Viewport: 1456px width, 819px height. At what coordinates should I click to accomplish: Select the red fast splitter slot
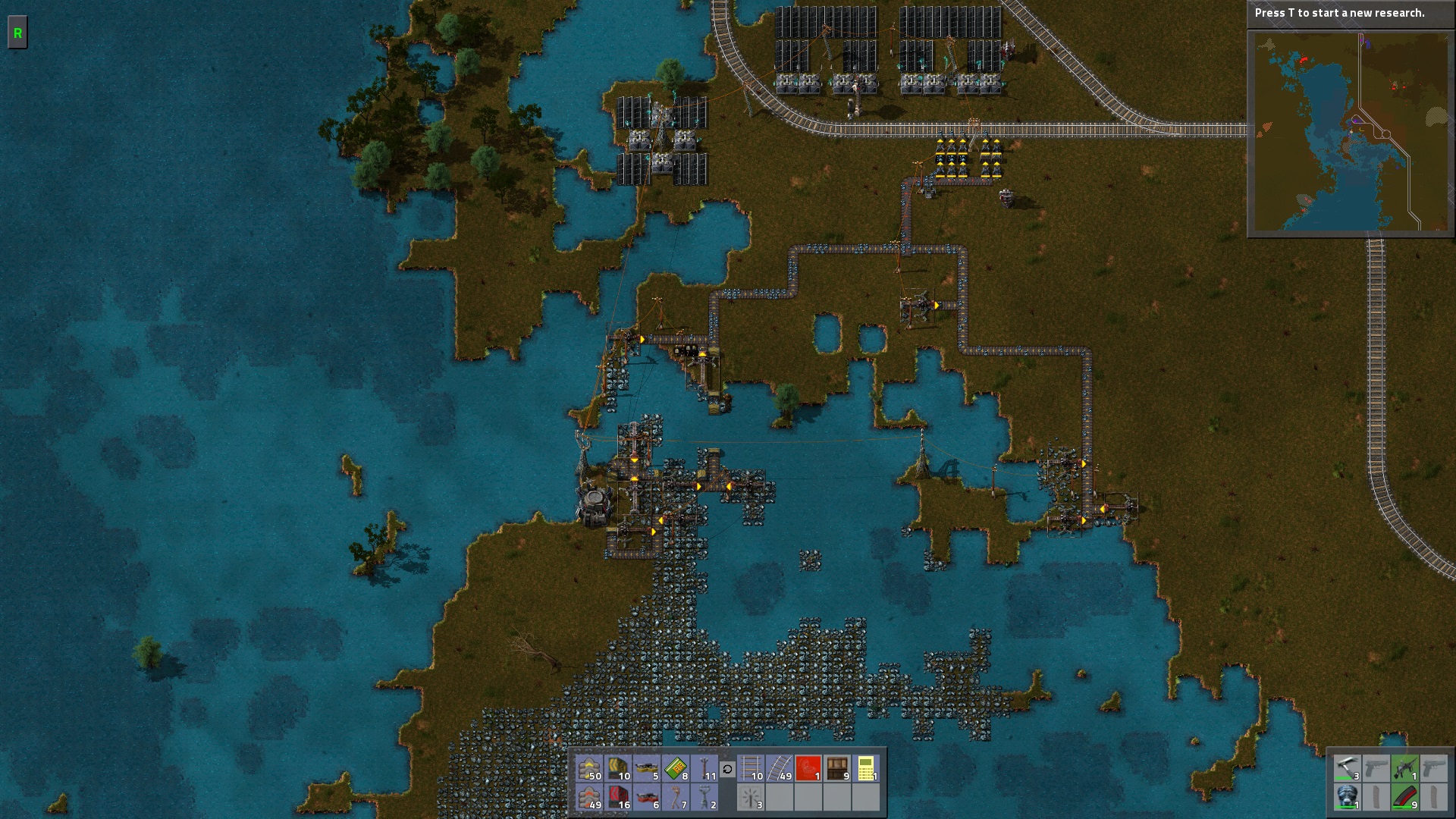point(648,798)
